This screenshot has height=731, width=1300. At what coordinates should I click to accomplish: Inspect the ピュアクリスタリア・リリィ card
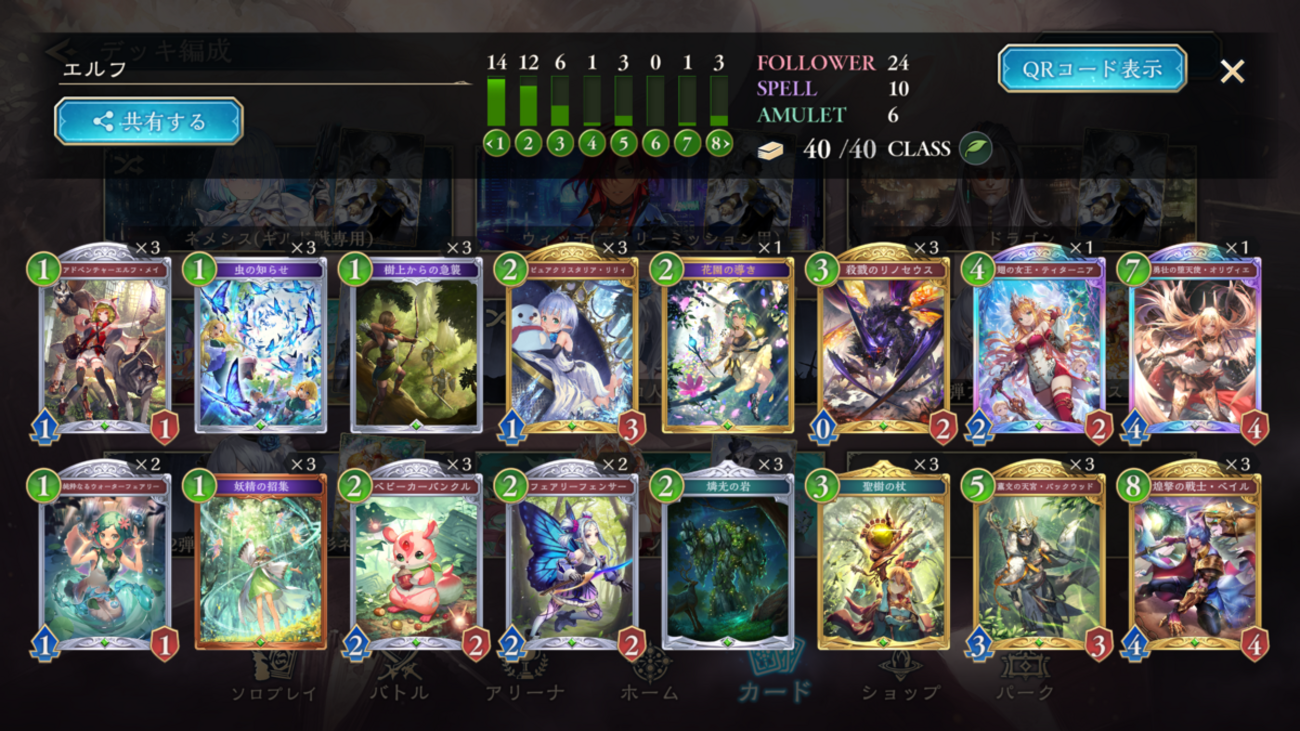(x=572, y=345)
